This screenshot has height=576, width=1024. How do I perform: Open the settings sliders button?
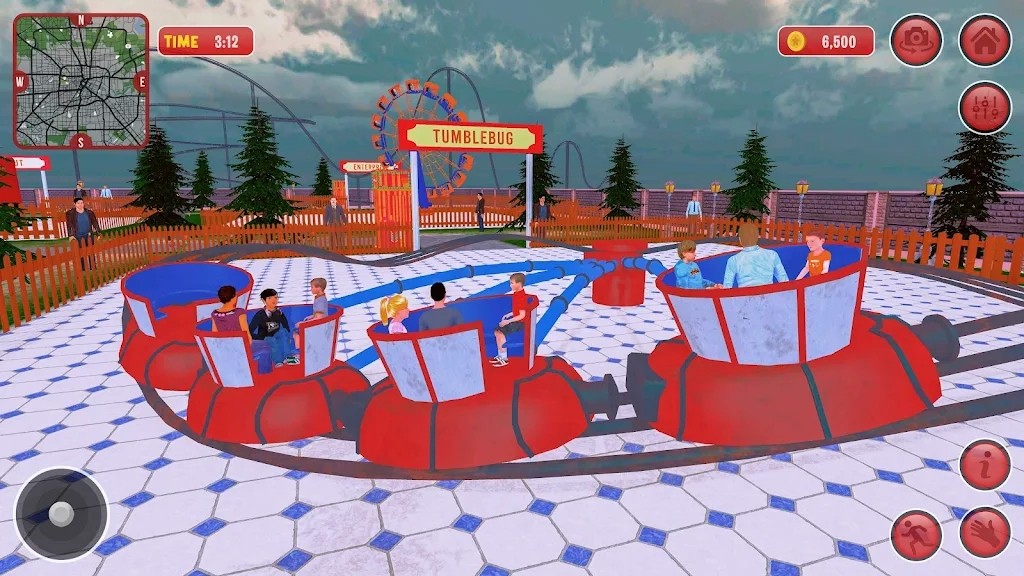click(985, 107)
